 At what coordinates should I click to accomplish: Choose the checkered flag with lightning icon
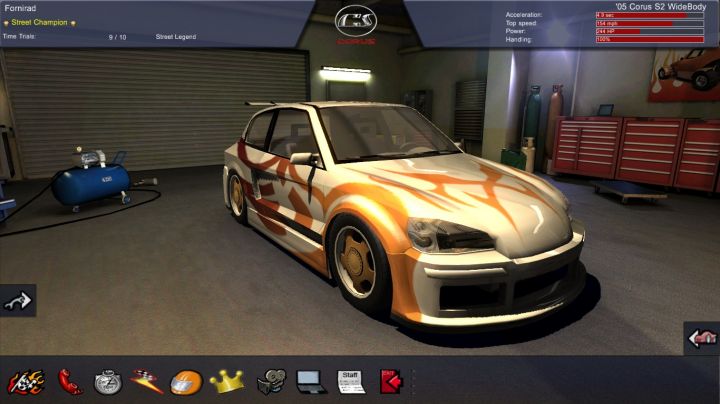(147, 381)
